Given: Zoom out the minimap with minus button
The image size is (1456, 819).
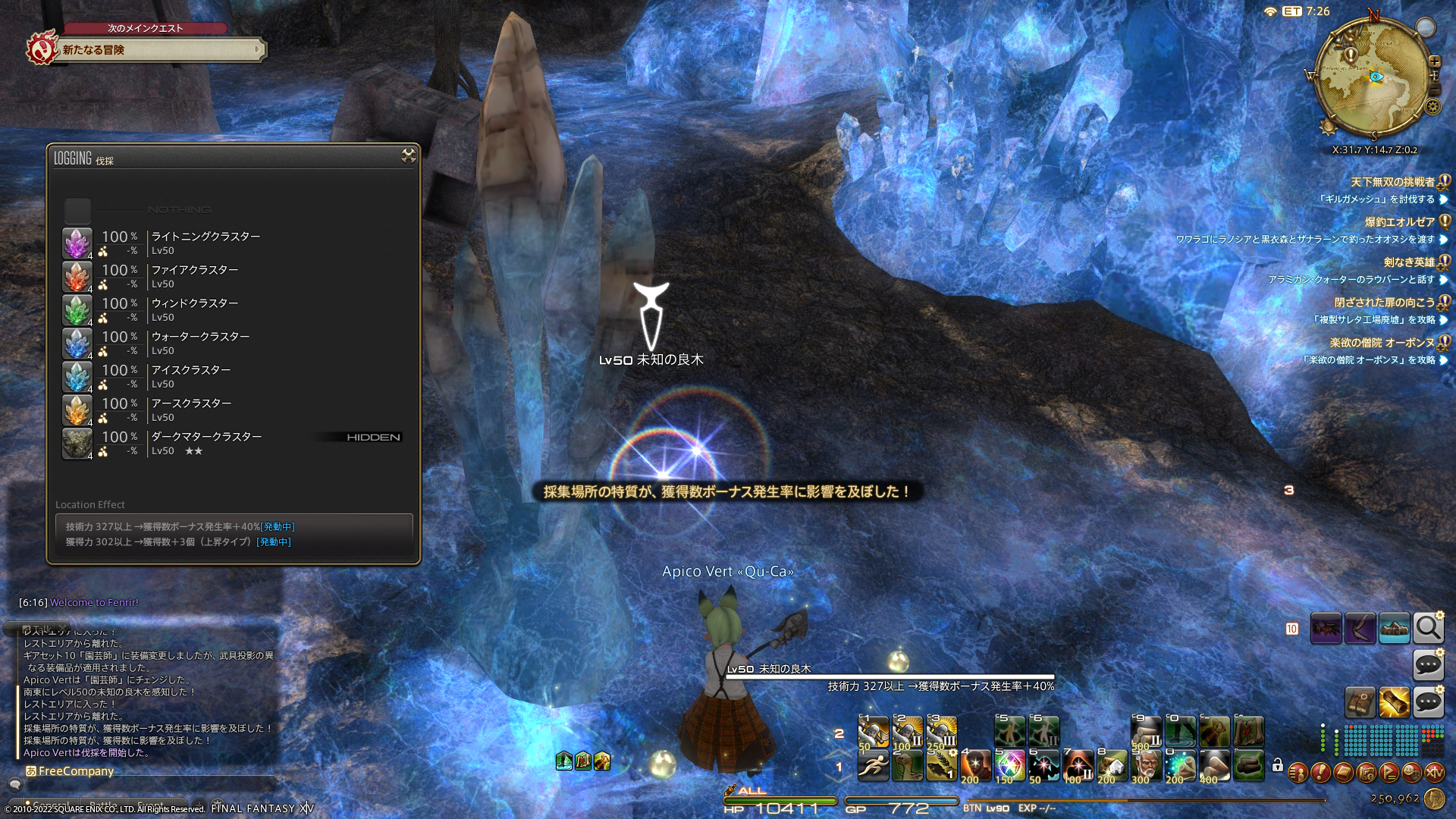Looking at the screenshot, I should click(x=1434, y=89).
